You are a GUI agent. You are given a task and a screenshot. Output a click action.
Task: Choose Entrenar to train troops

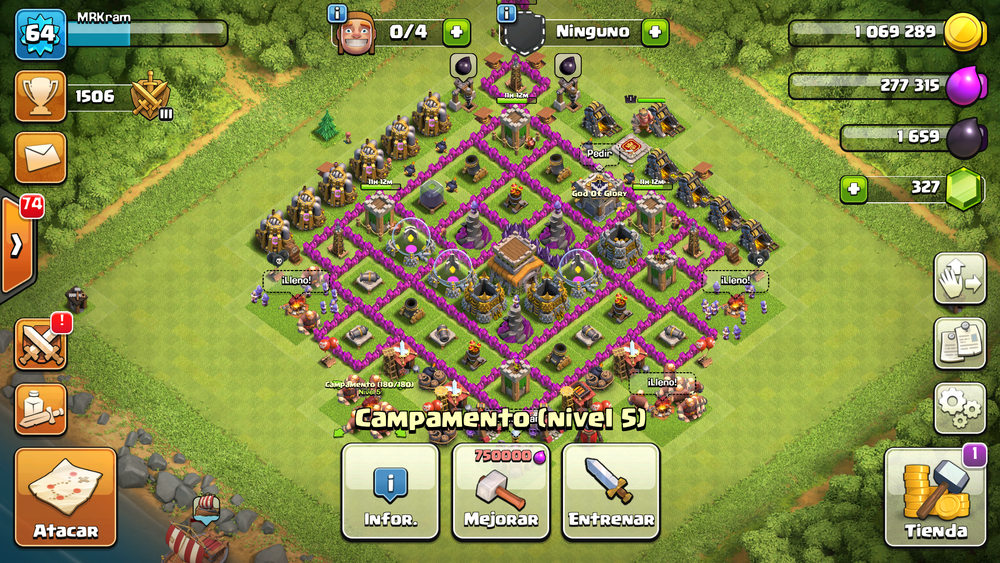(x=611, y=491)
